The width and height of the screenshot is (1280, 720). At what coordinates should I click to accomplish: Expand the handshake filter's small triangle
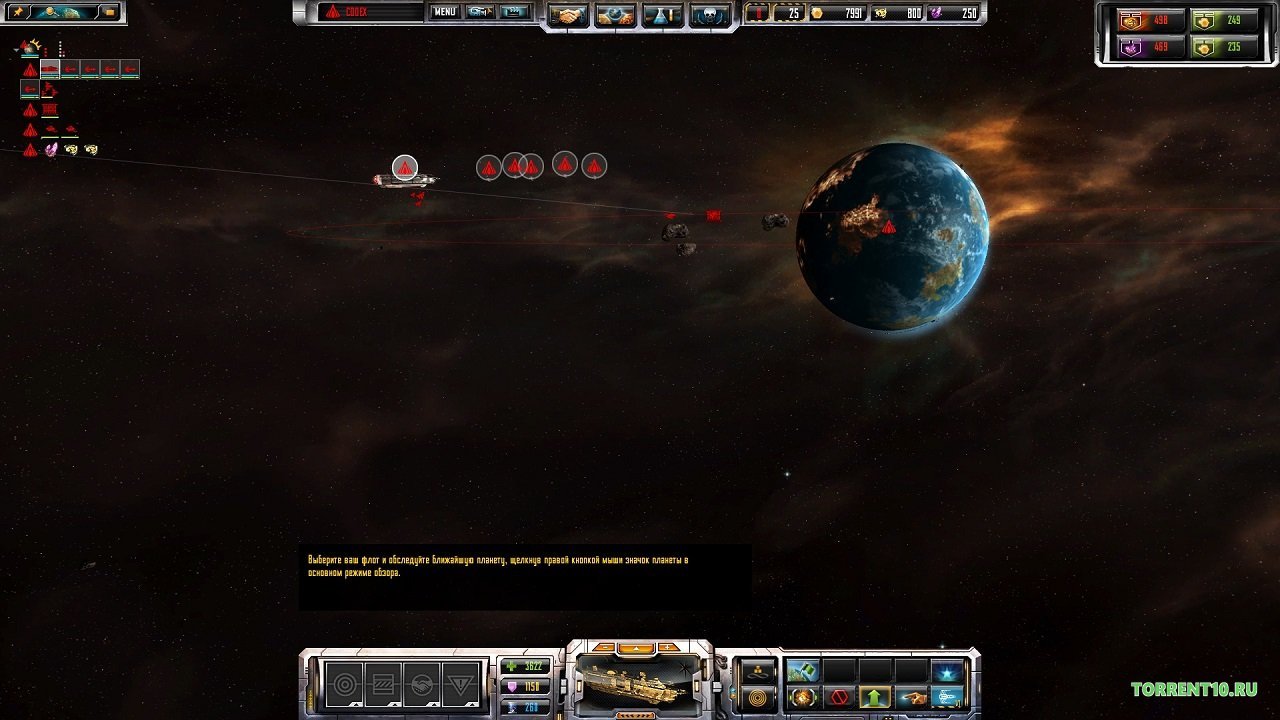click(433, 704)
